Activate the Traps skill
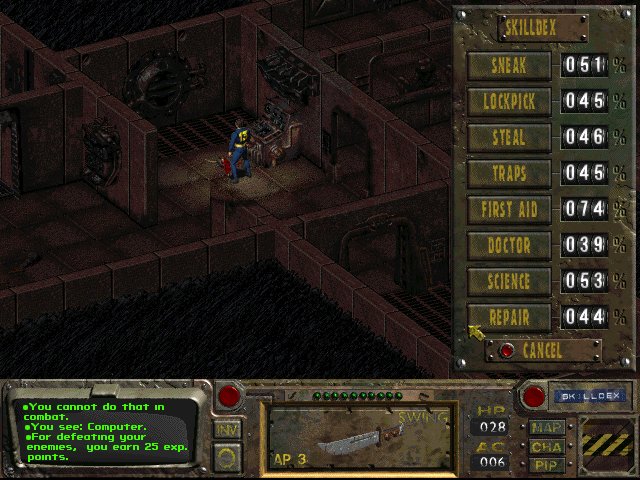This screenshot has height=480, width=640. (x=510, y=174)
